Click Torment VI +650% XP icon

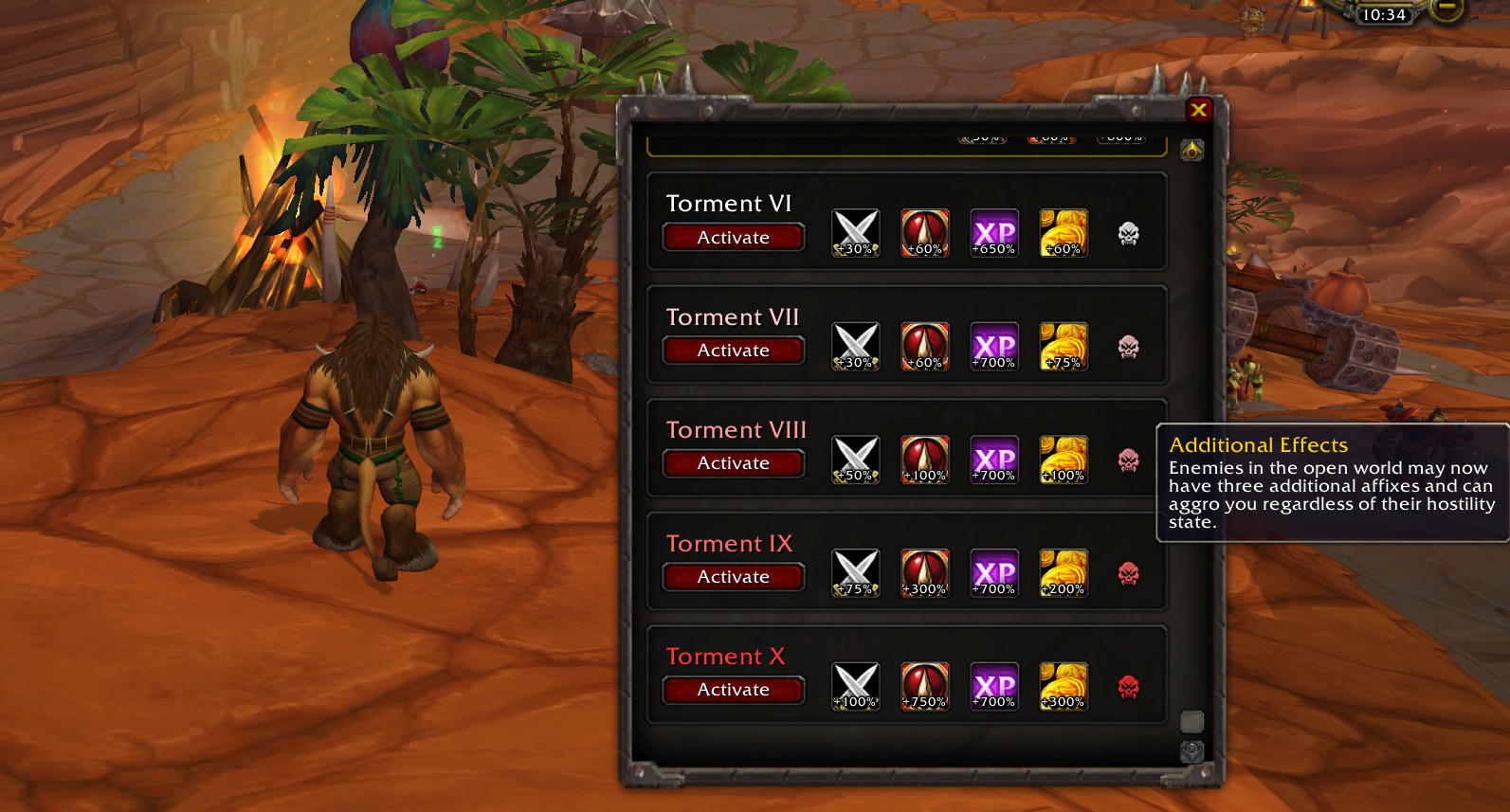(x=994, y=233)
